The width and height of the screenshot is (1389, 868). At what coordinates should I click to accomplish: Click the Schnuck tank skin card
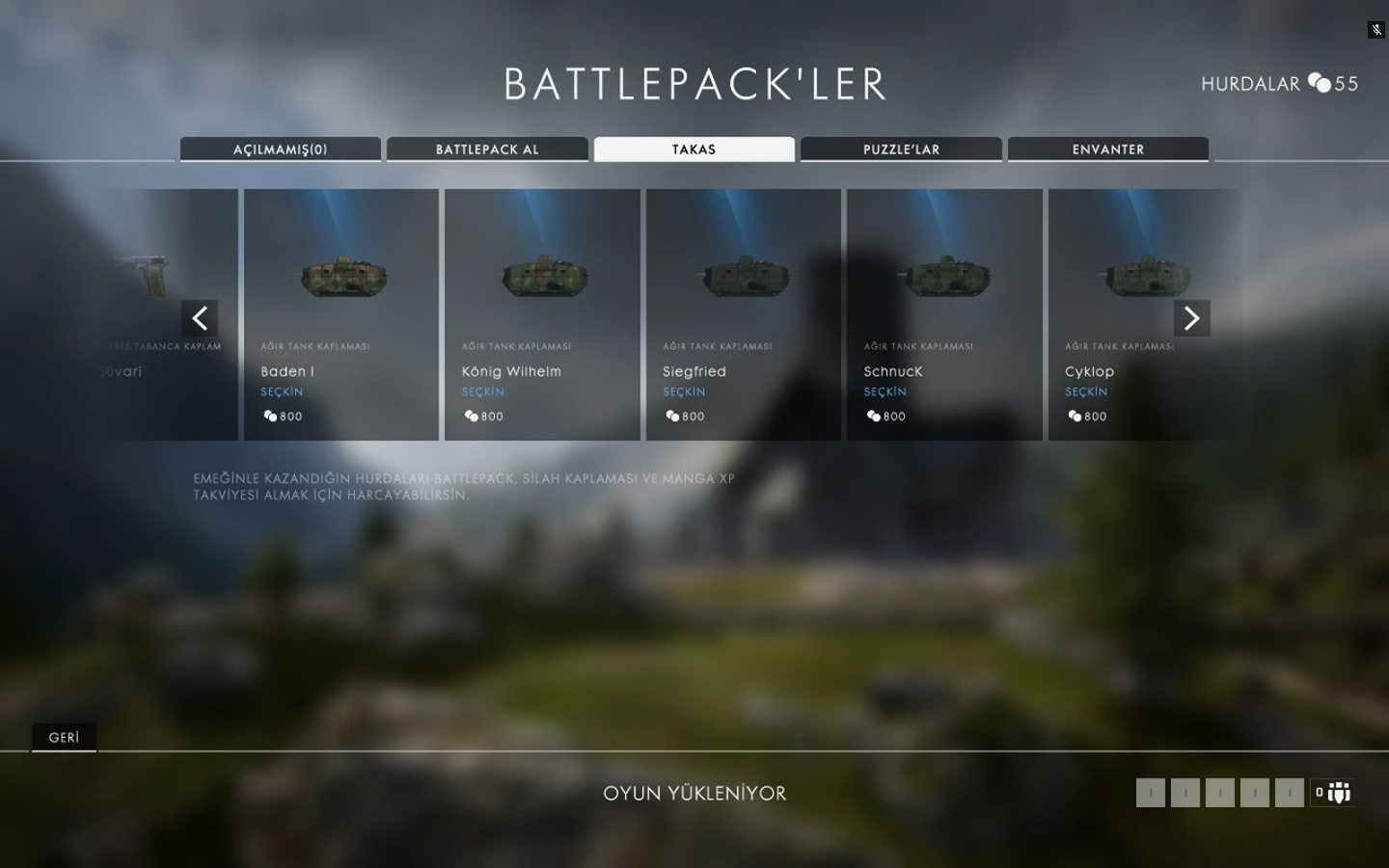(944, 314)
